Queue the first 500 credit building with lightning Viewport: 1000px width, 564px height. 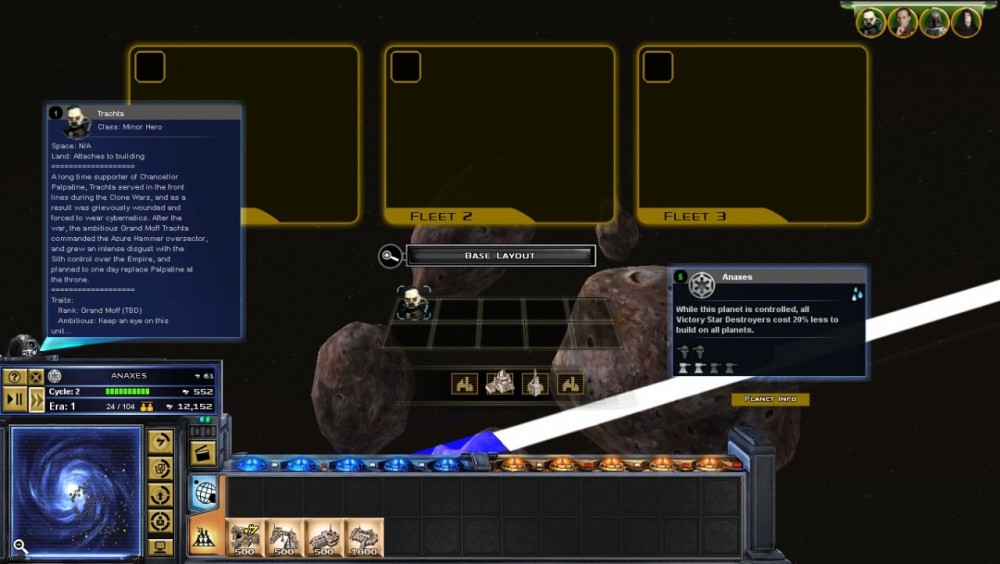click(x=245, y=538)
